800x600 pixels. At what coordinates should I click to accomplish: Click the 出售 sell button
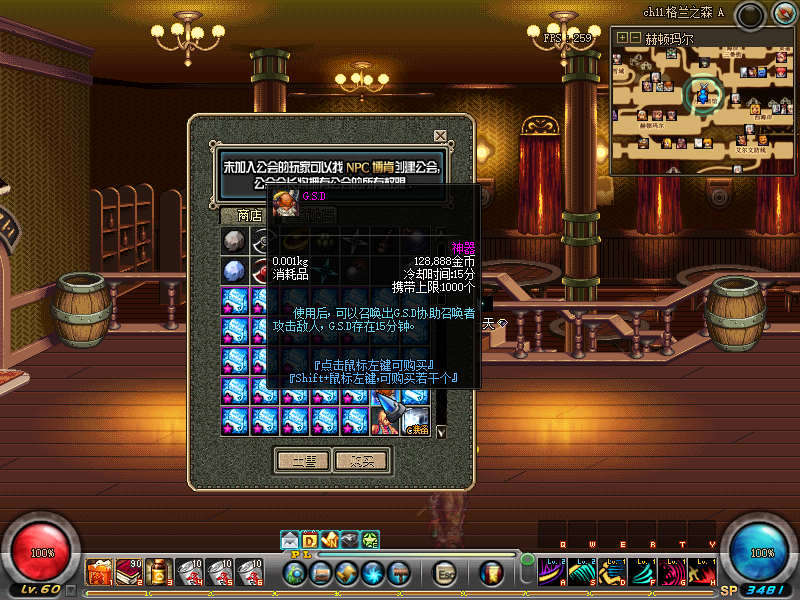coord(302,461)
